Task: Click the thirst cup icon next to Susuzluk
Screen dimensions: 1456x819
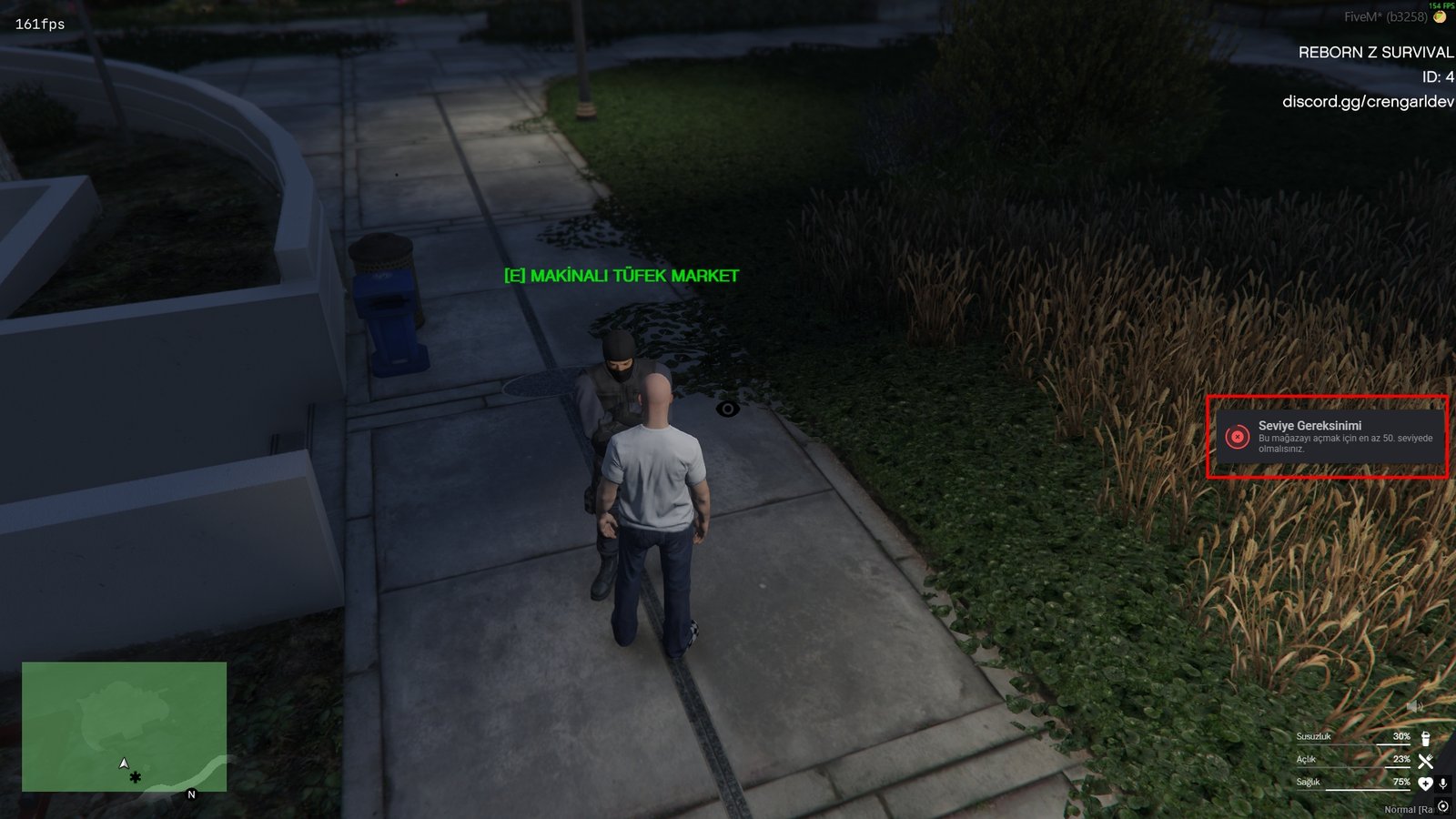Action: [1425, 738]
